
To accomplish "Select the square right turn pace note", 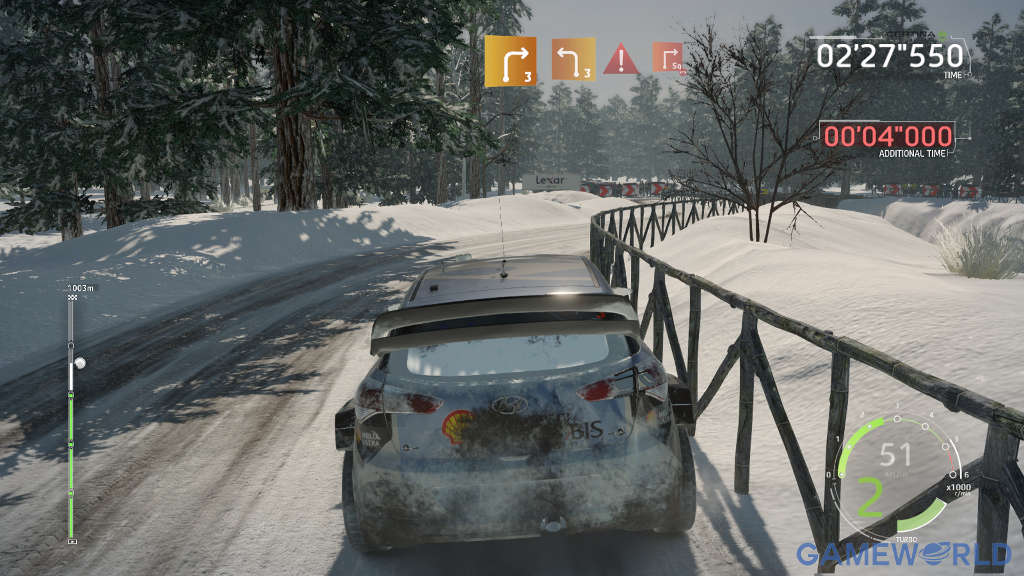I will point(668,58).
